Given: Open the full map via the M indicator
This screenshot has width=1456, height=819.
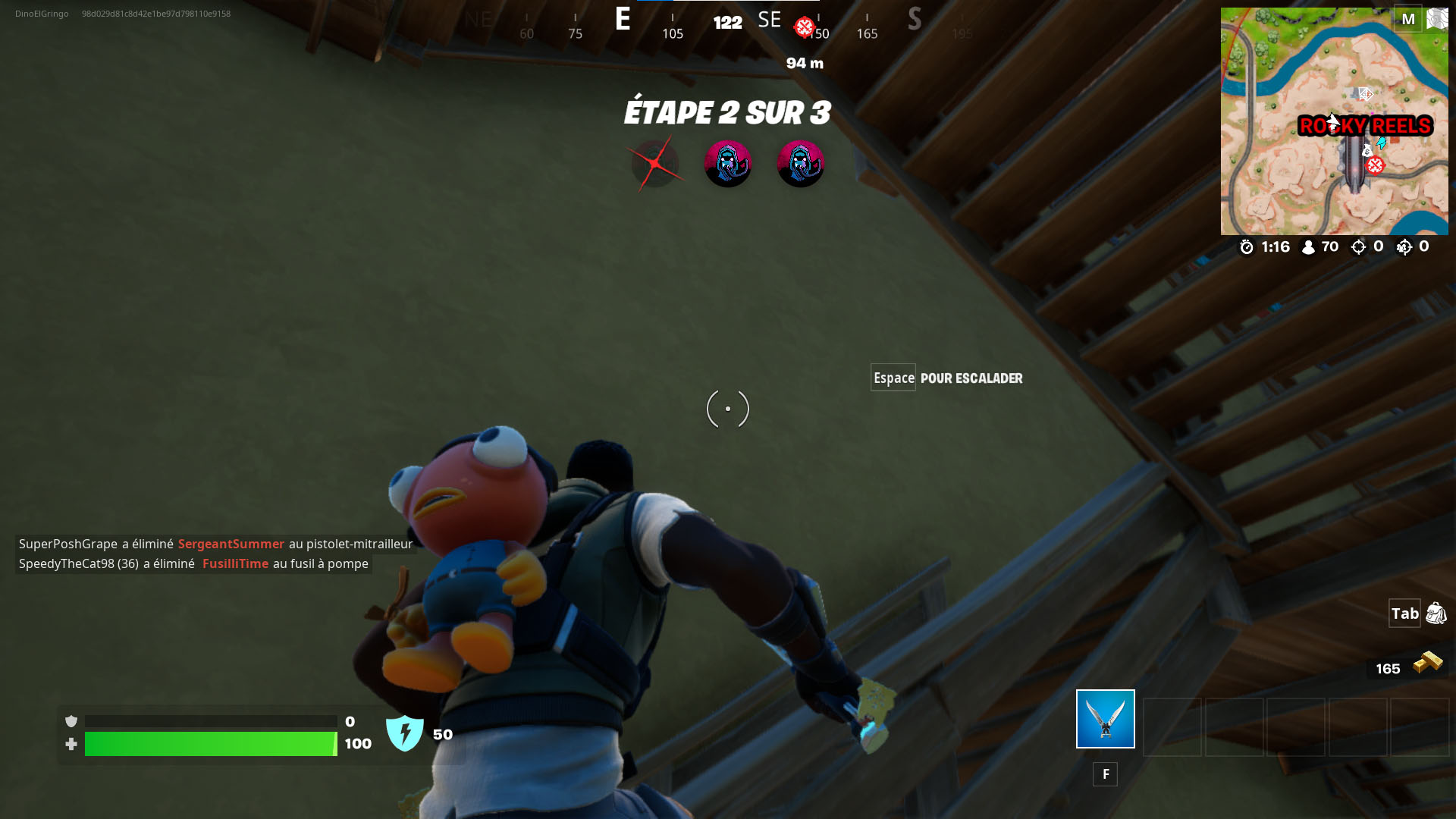Looking at the screenshot, I should point(1408,19).
